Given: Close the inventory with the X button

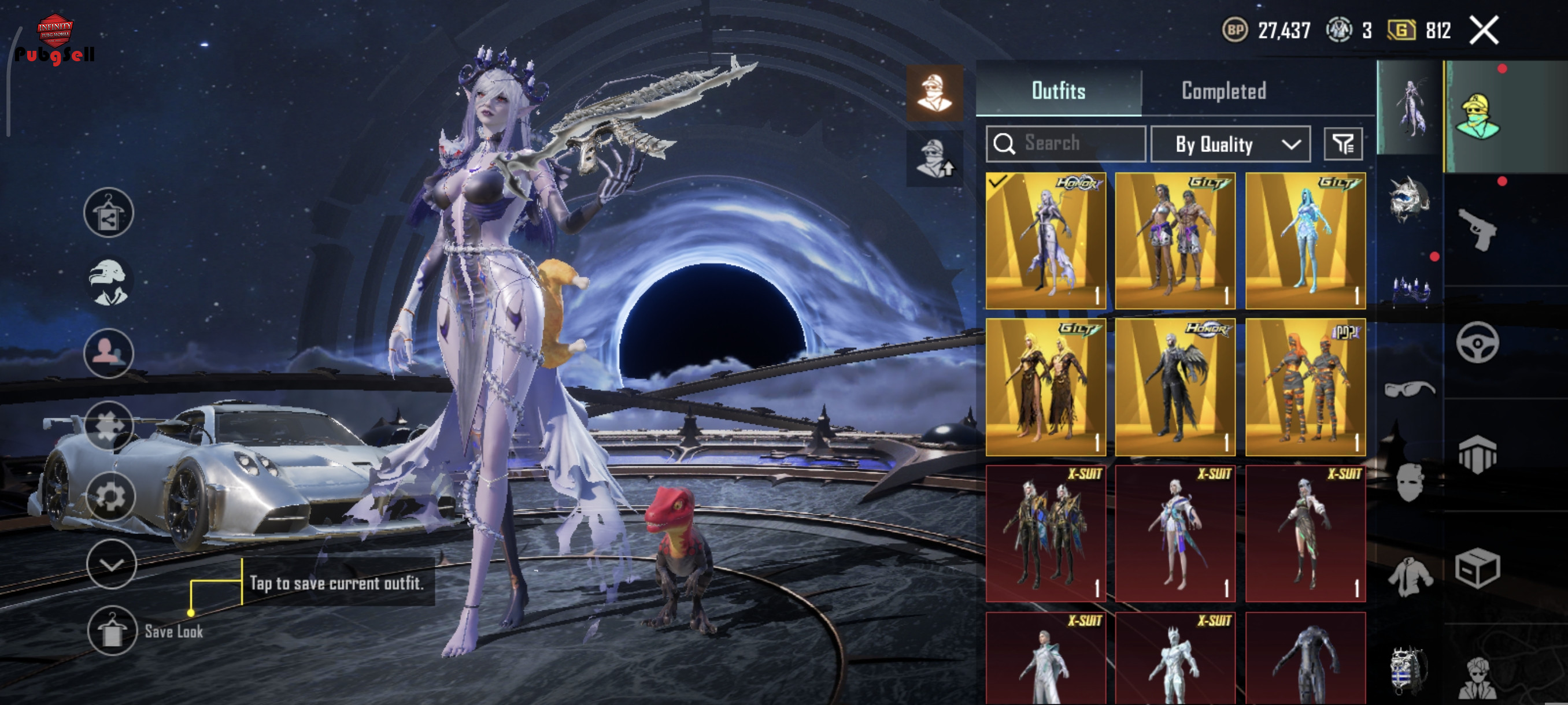Looking at the screenshot, I should 1484,31.
